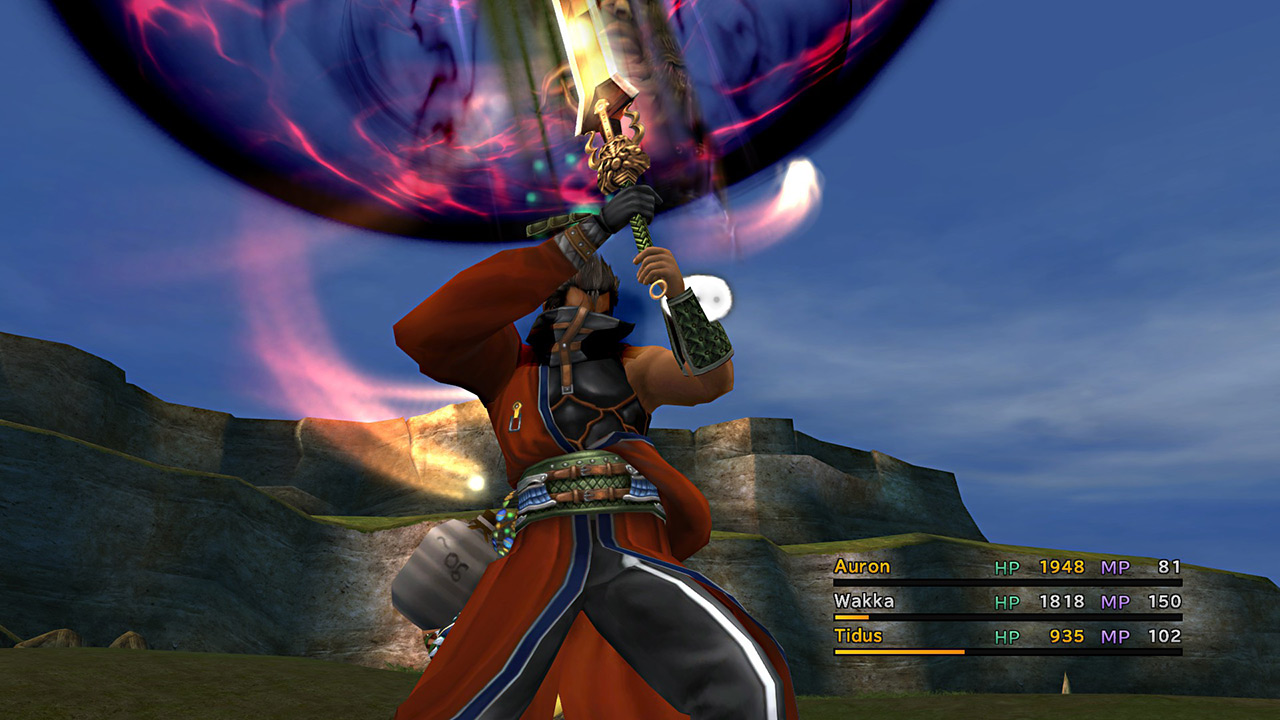Select Auron in the party list
The image size is (1280, 720).
(x=862, y=567)
